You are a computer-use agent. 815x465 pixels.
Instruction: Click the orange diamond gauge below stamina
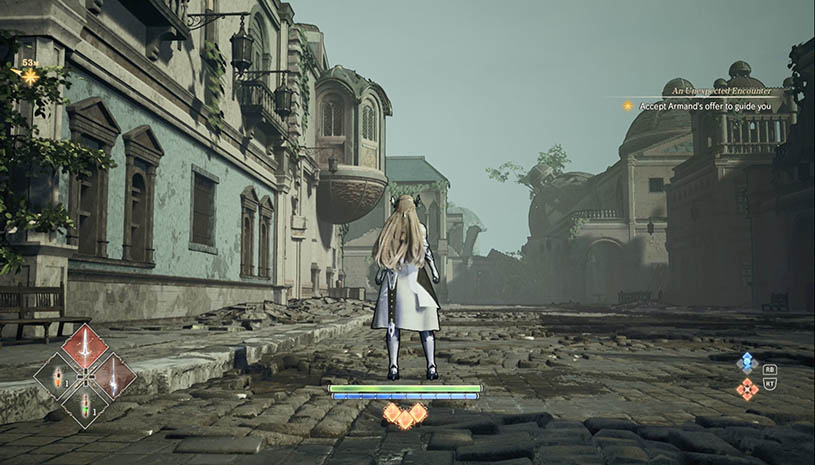click(405, 414)
